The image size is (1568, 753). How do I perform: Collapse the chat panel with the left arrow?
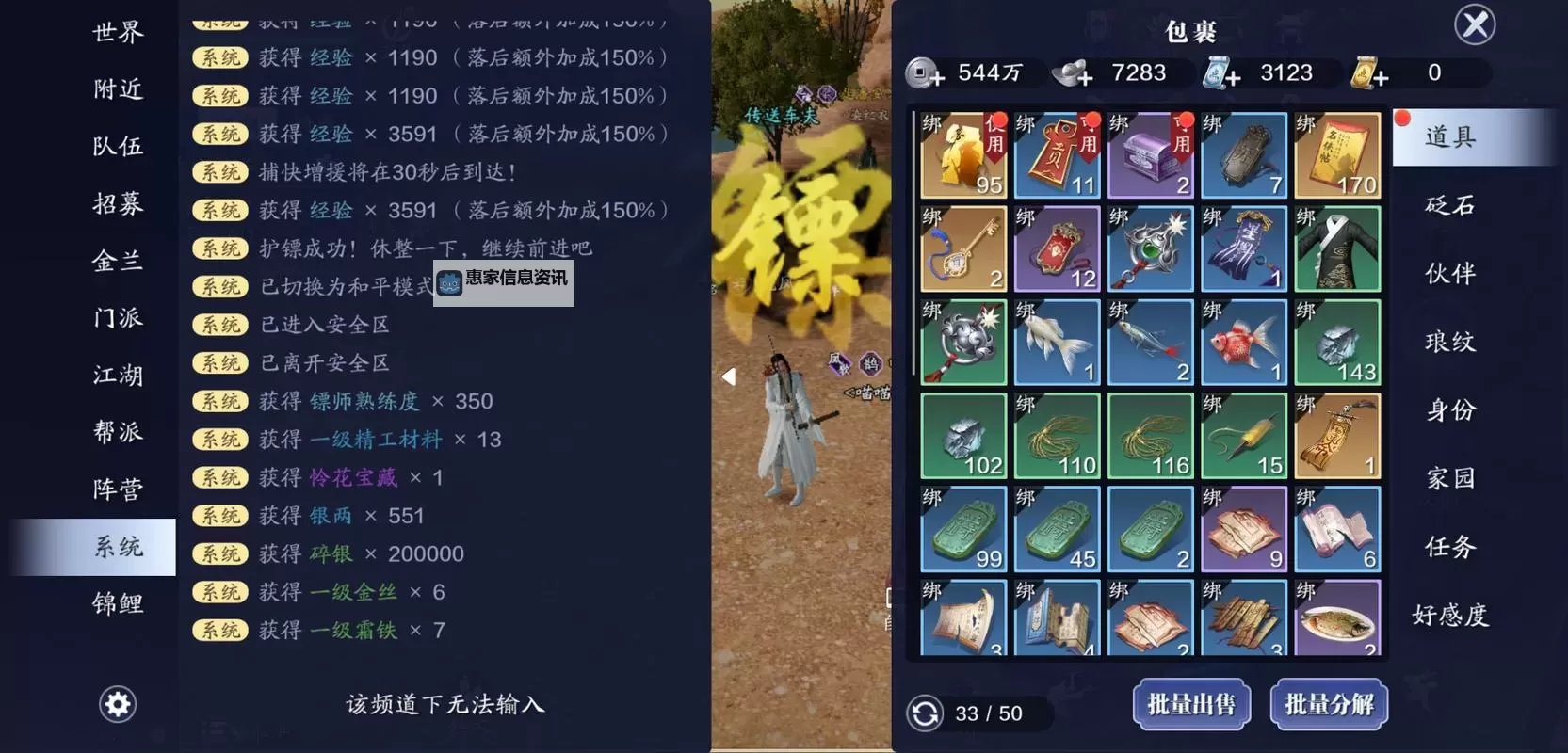click(728, 376)
